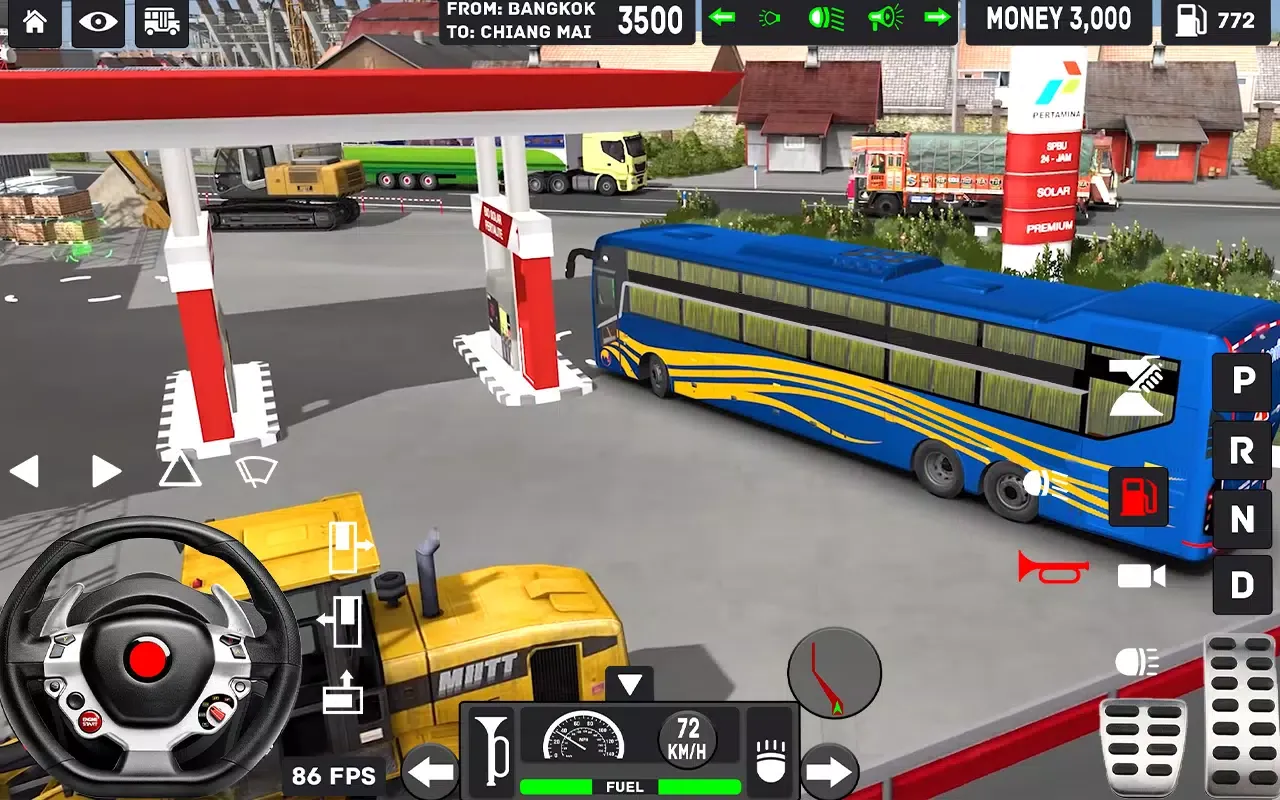Sound the red trumpet horn

click(x=1053, y=567)
